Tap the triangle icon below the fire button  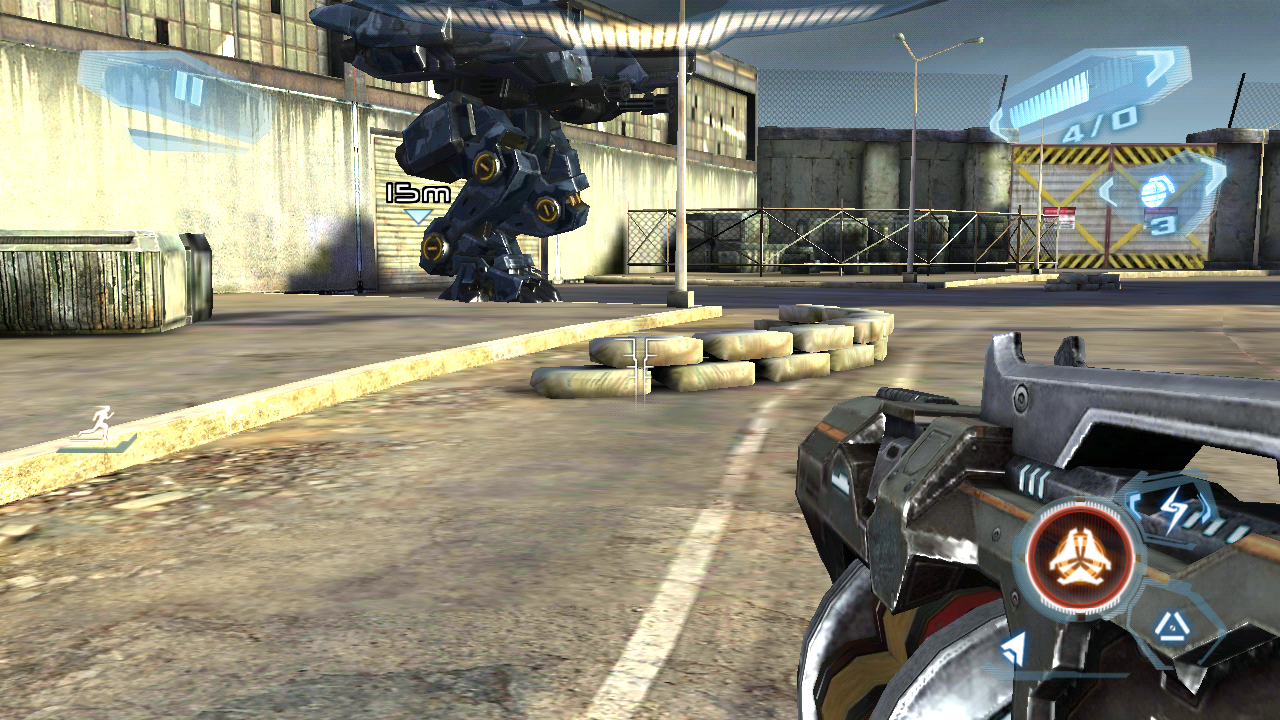[x=1169, y=627]
